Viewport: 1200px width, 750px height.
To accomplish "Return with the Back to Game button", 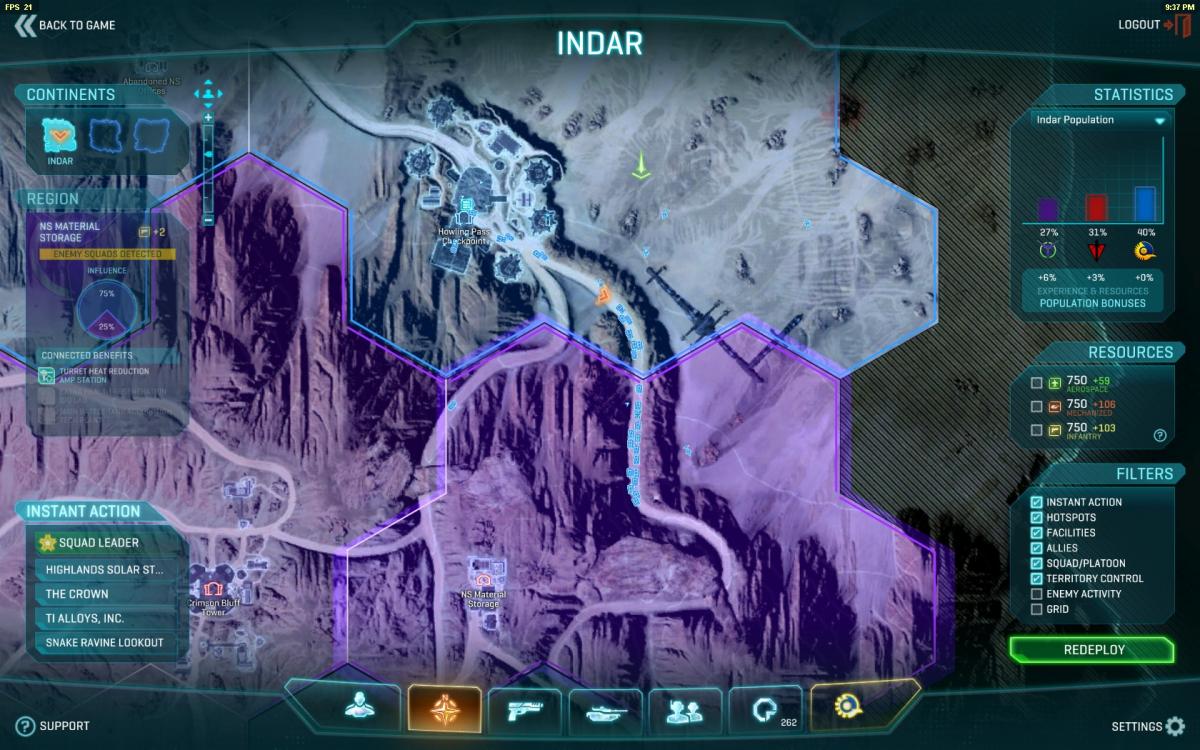I will coord(66,25).
